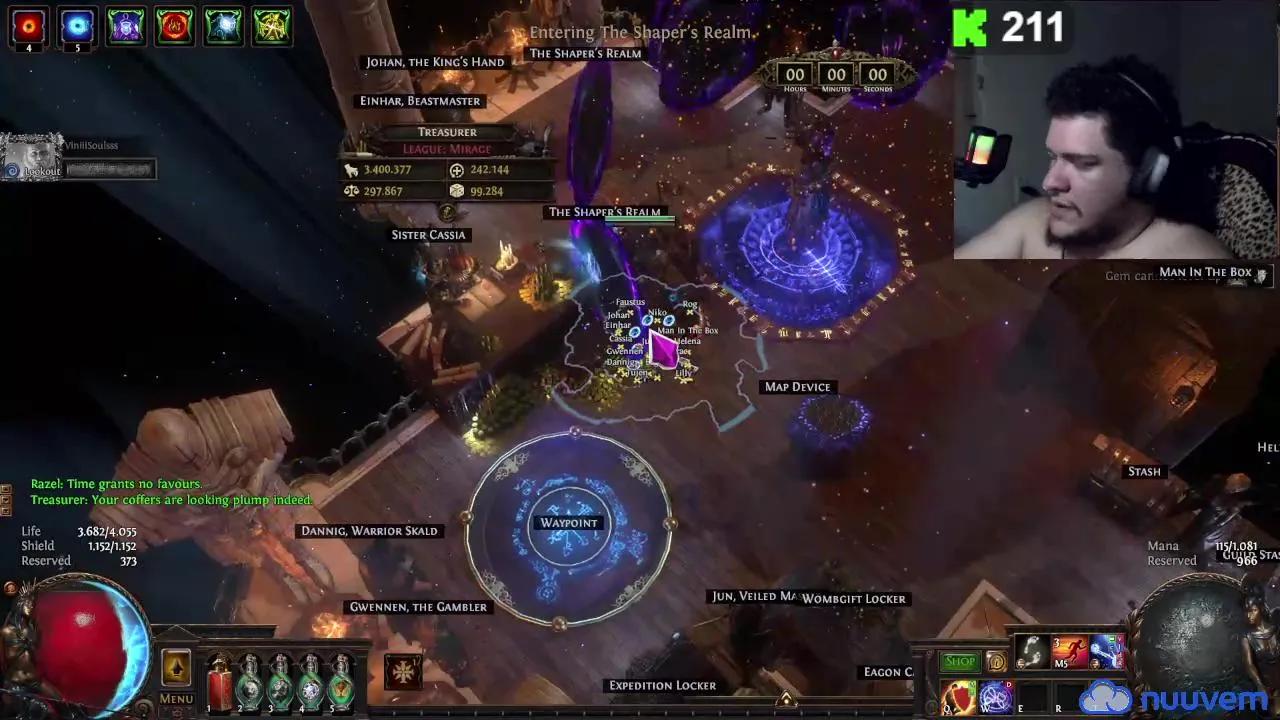Talk to Sister Cassia via her nameplate

coord(428,235)
